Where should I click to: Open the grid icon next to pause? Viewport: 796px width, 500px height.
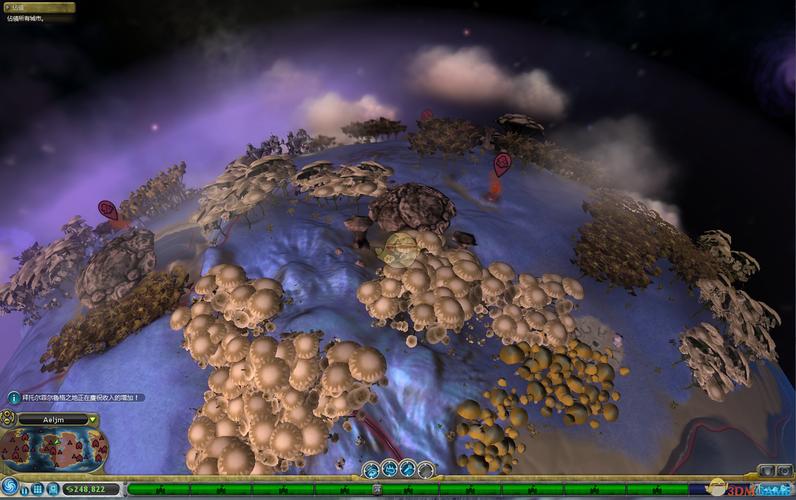38,489
